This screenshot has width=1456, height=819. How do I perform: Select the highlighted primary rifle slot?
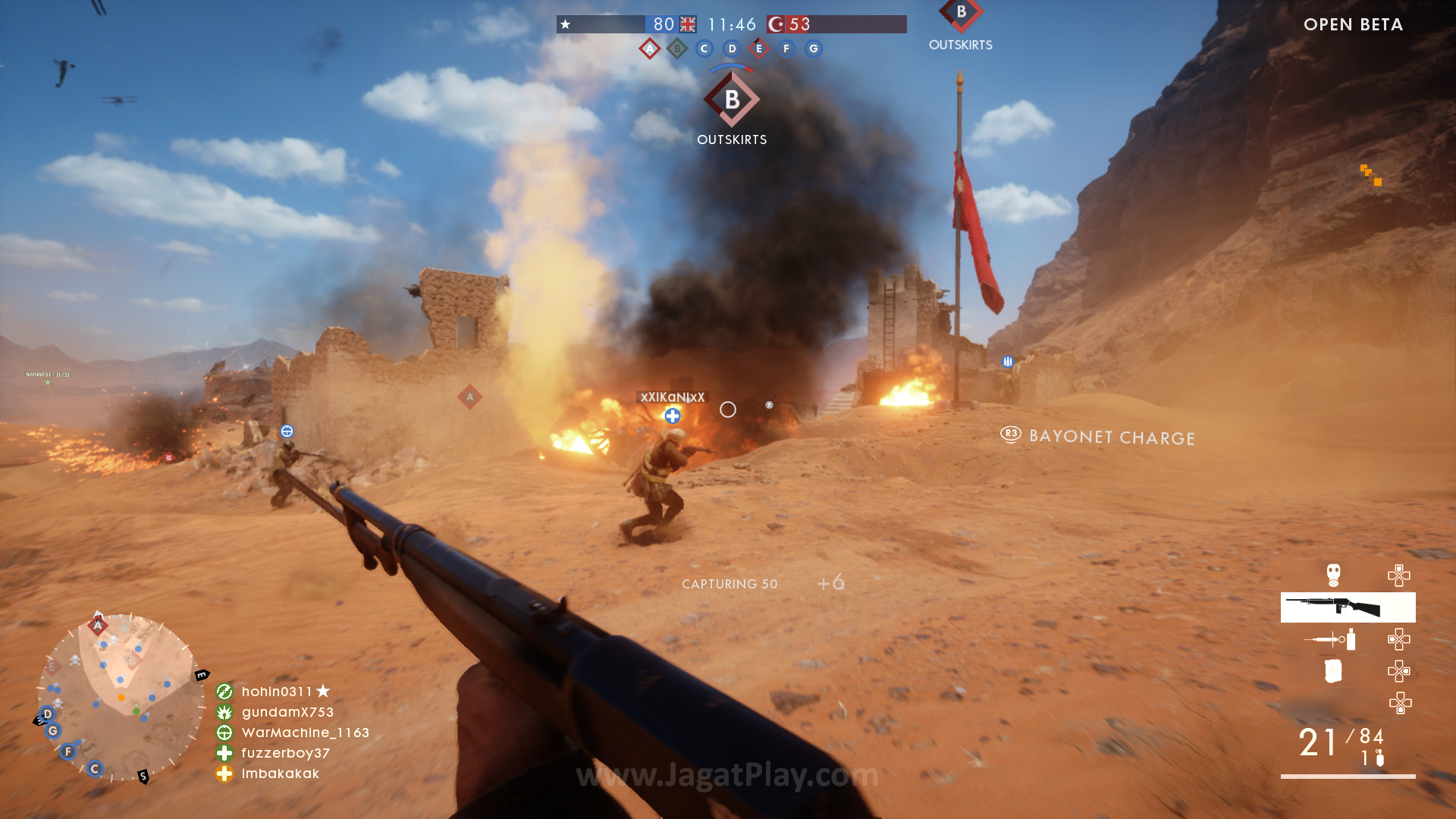coord(1348,607)
